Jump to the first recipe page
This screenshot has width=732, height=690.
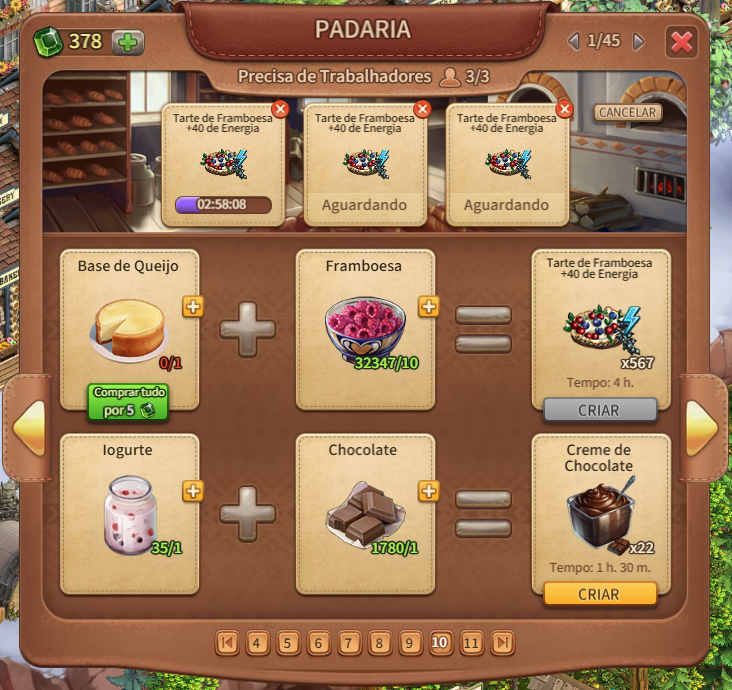pos(227,643)
